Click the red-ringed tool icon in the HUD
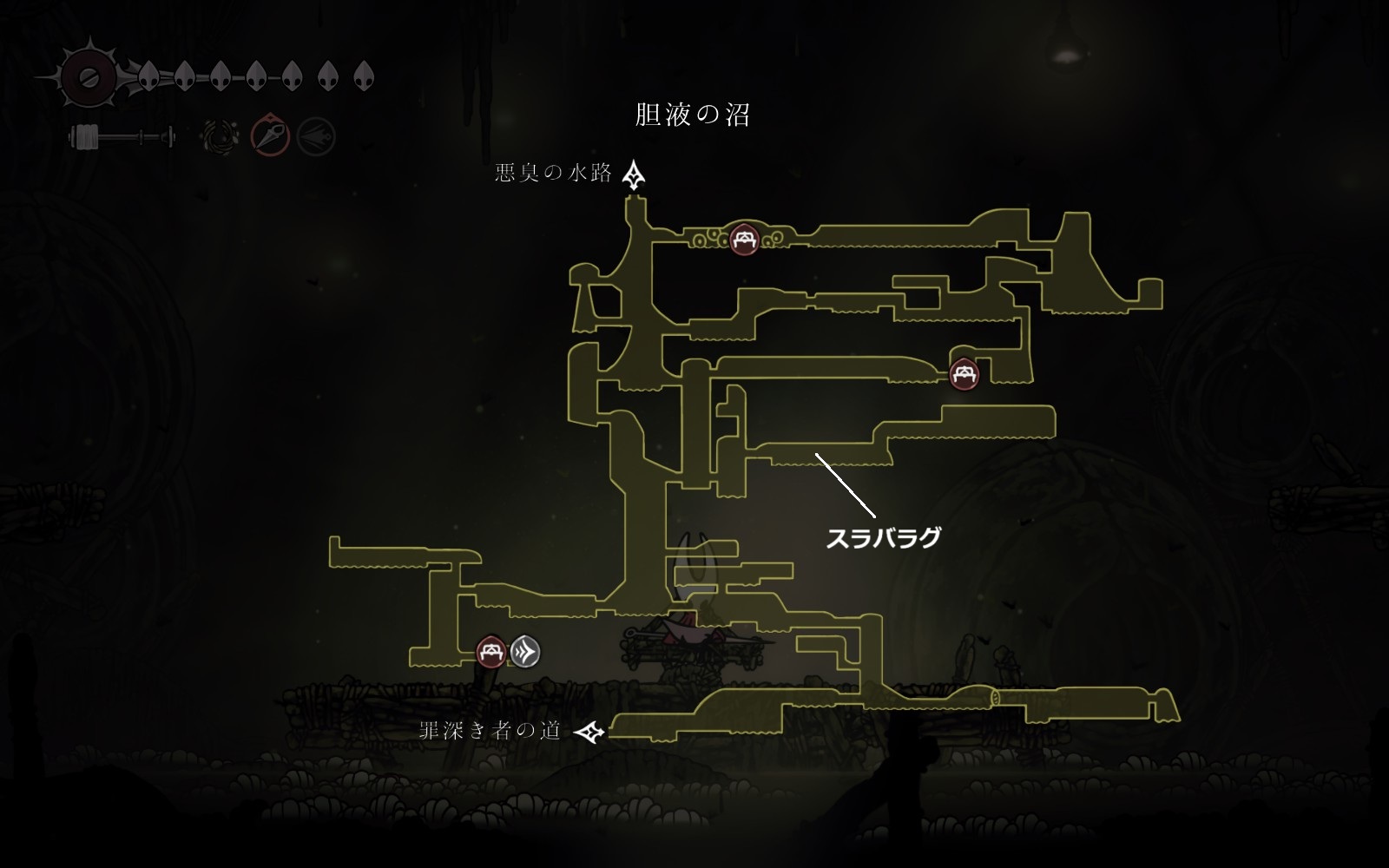1389x868 pixels. (x=270, y=136)
